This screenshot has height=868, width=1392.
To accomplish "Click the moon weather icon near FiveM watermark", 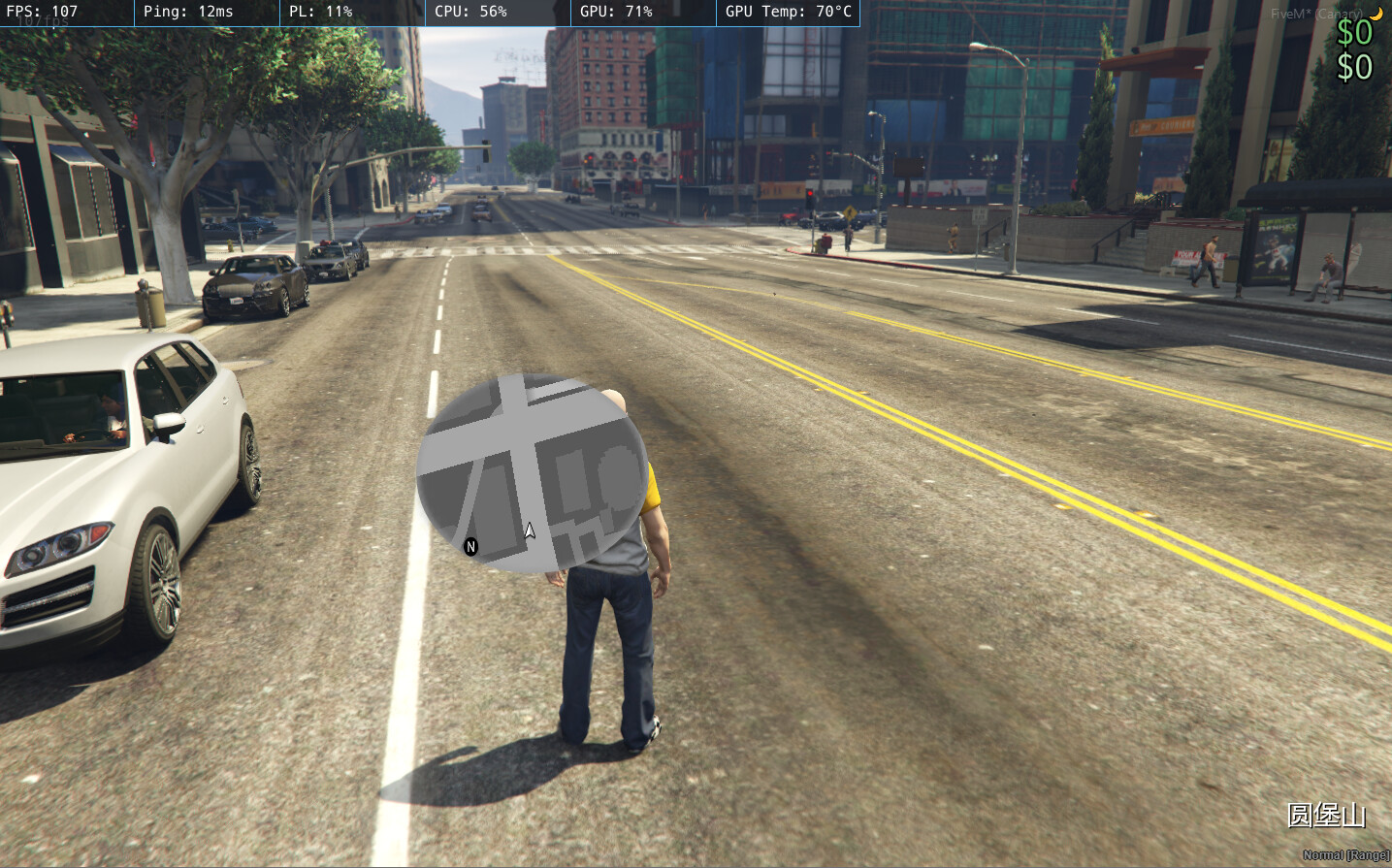I will click(1378, 13).
